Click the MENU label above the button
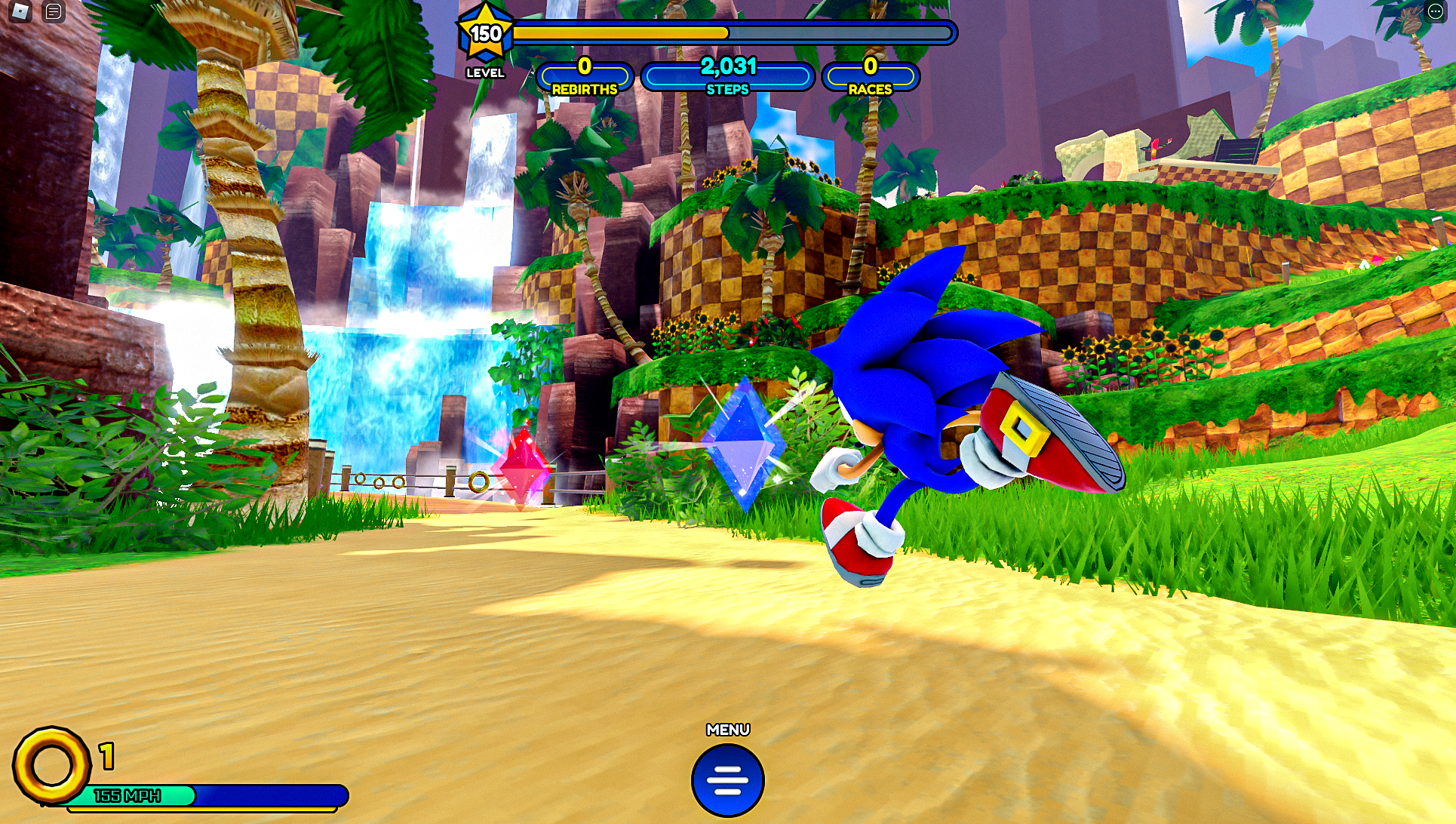Viewport: 1456px width, 824px height. coord(727,728)
